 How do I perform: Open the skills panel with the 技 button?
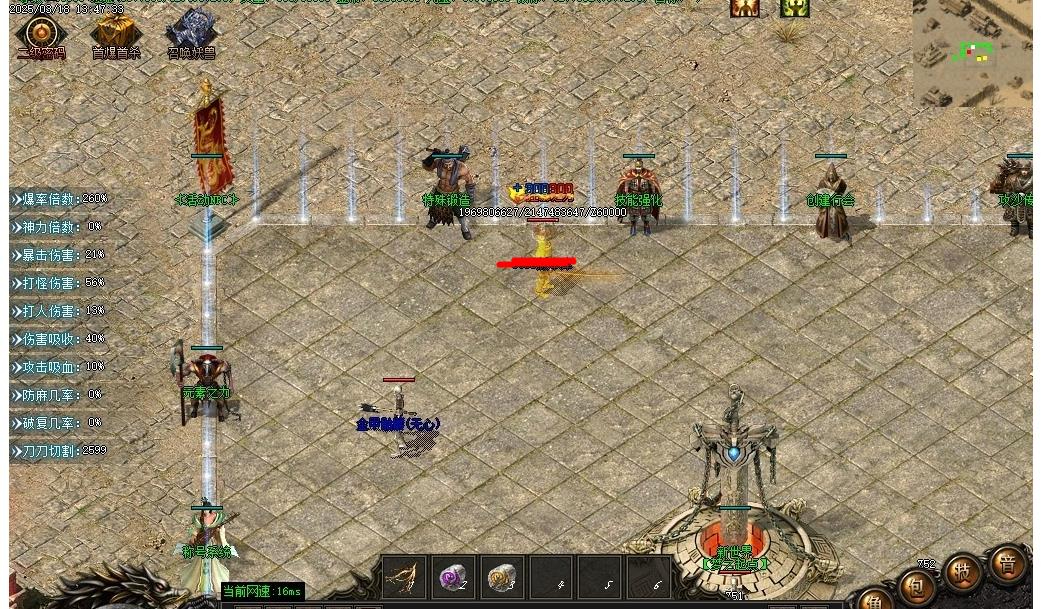tap(963, 572)
